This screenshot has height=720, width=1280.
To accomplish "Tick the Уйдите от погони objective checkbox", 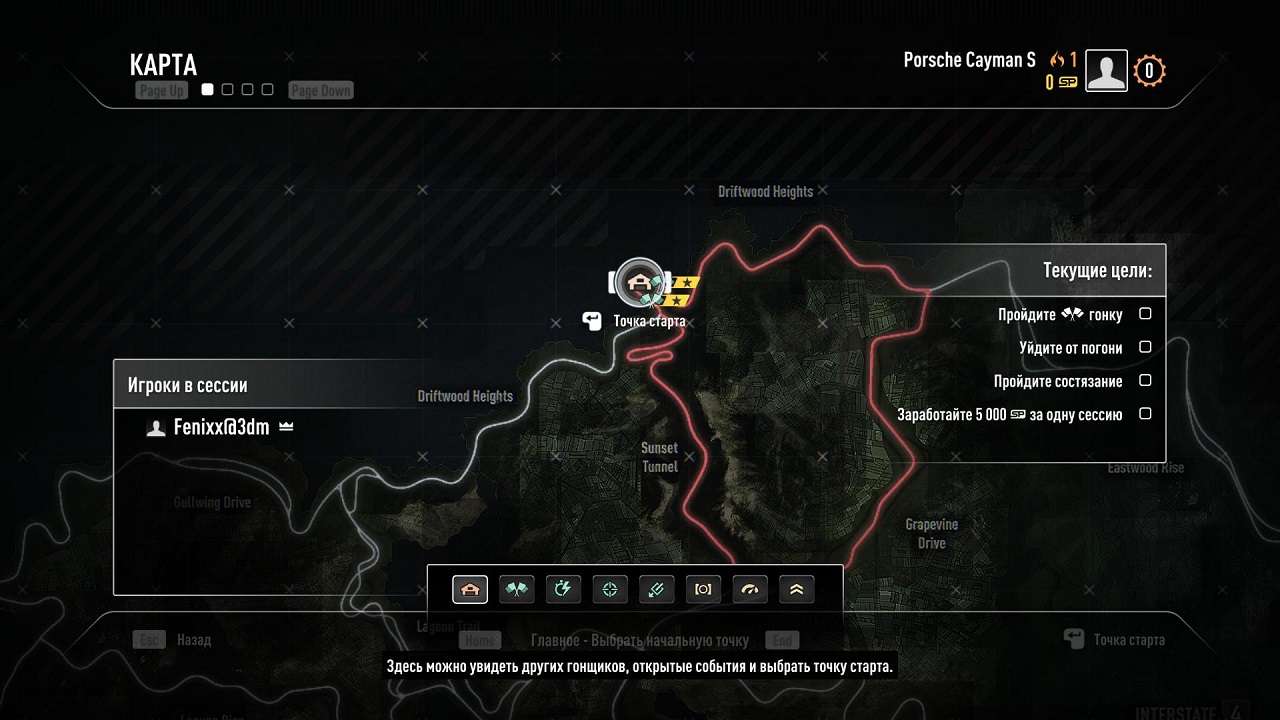I will coord(1146,347).
